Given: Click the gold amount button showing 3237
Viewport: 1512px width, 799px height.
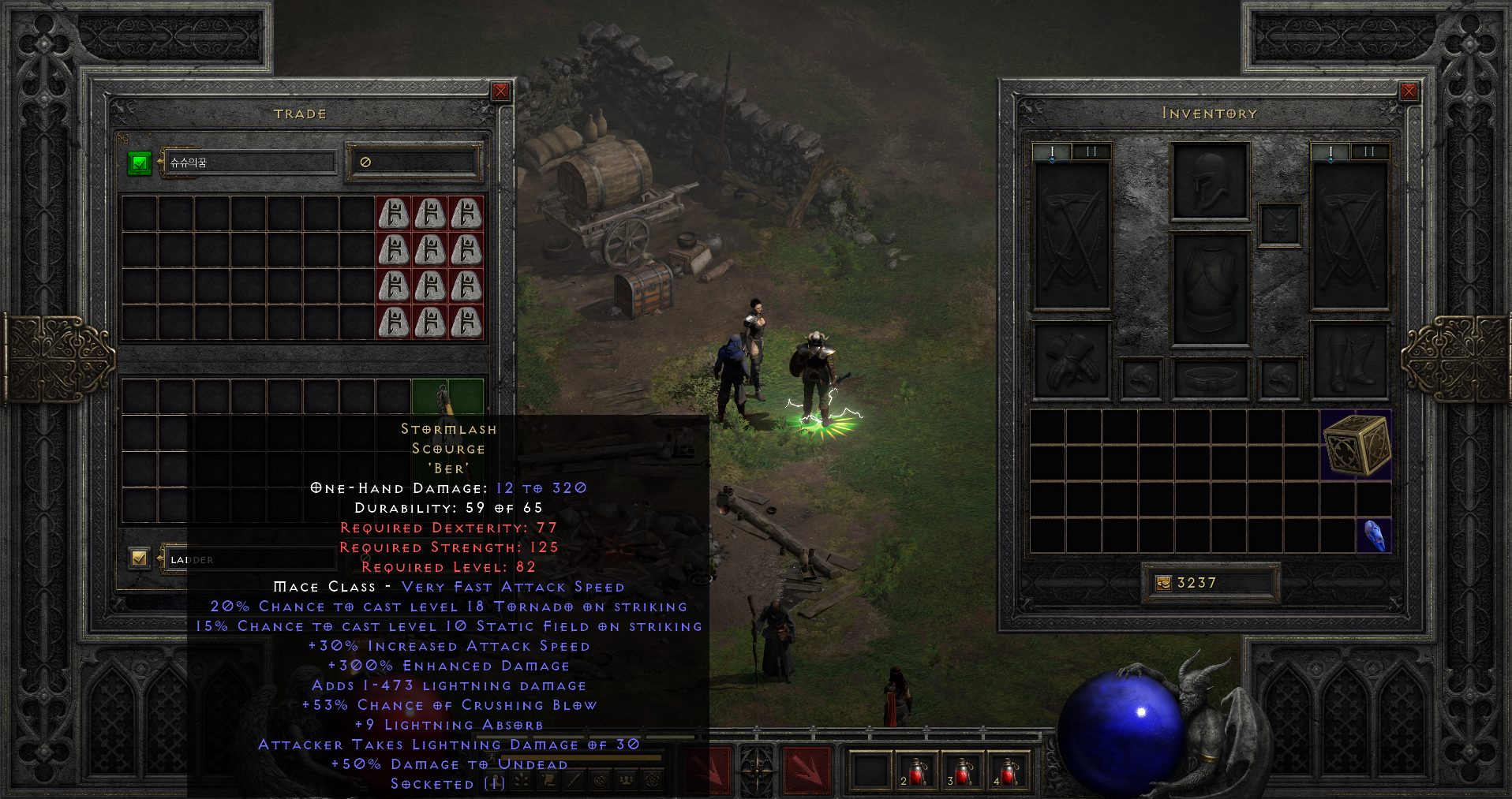Looking at the screenshot, I should (1211, 583).
